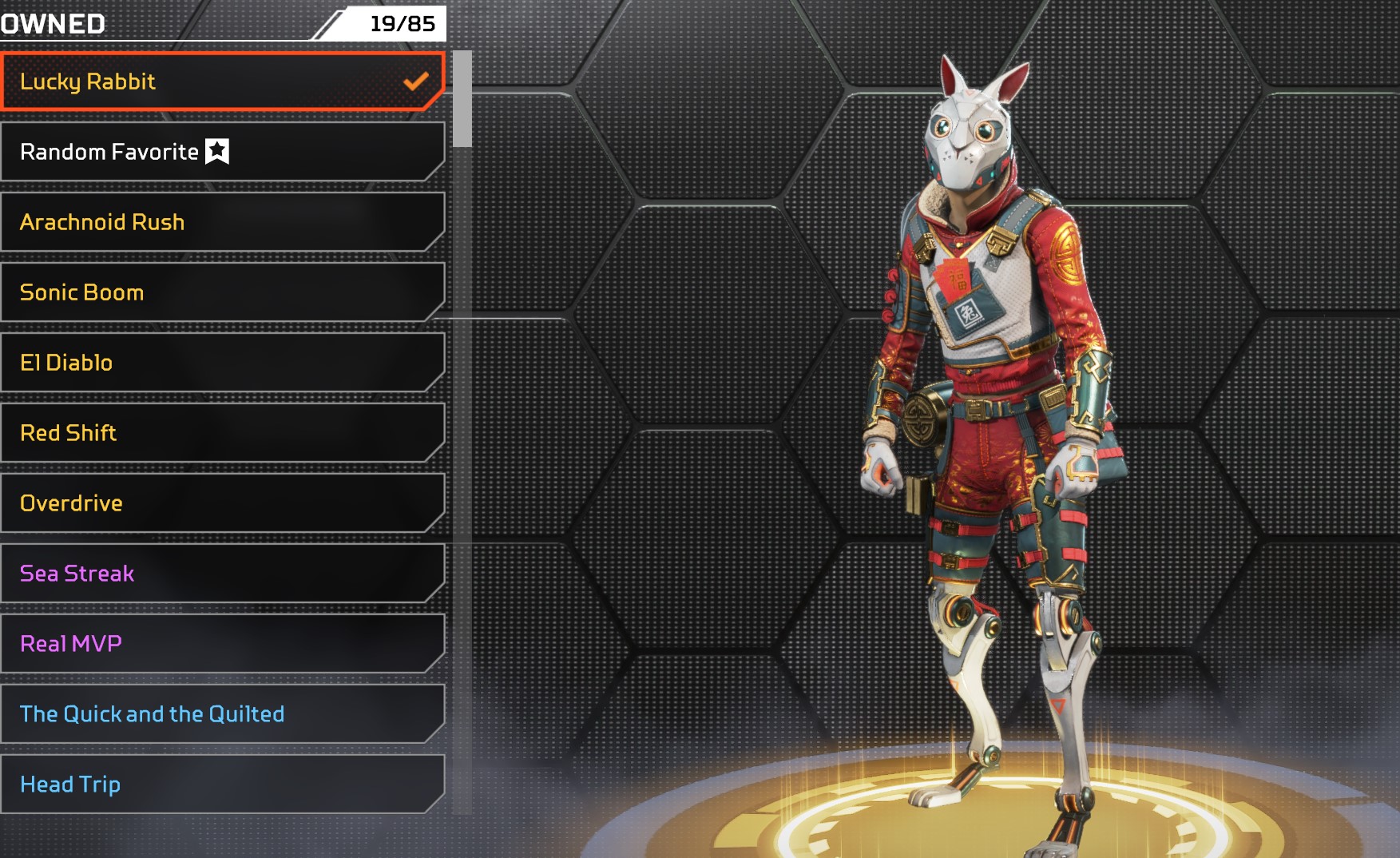1400x858 pixels.
Task: Pick the Sonic Boom skin
Action: 222,292
